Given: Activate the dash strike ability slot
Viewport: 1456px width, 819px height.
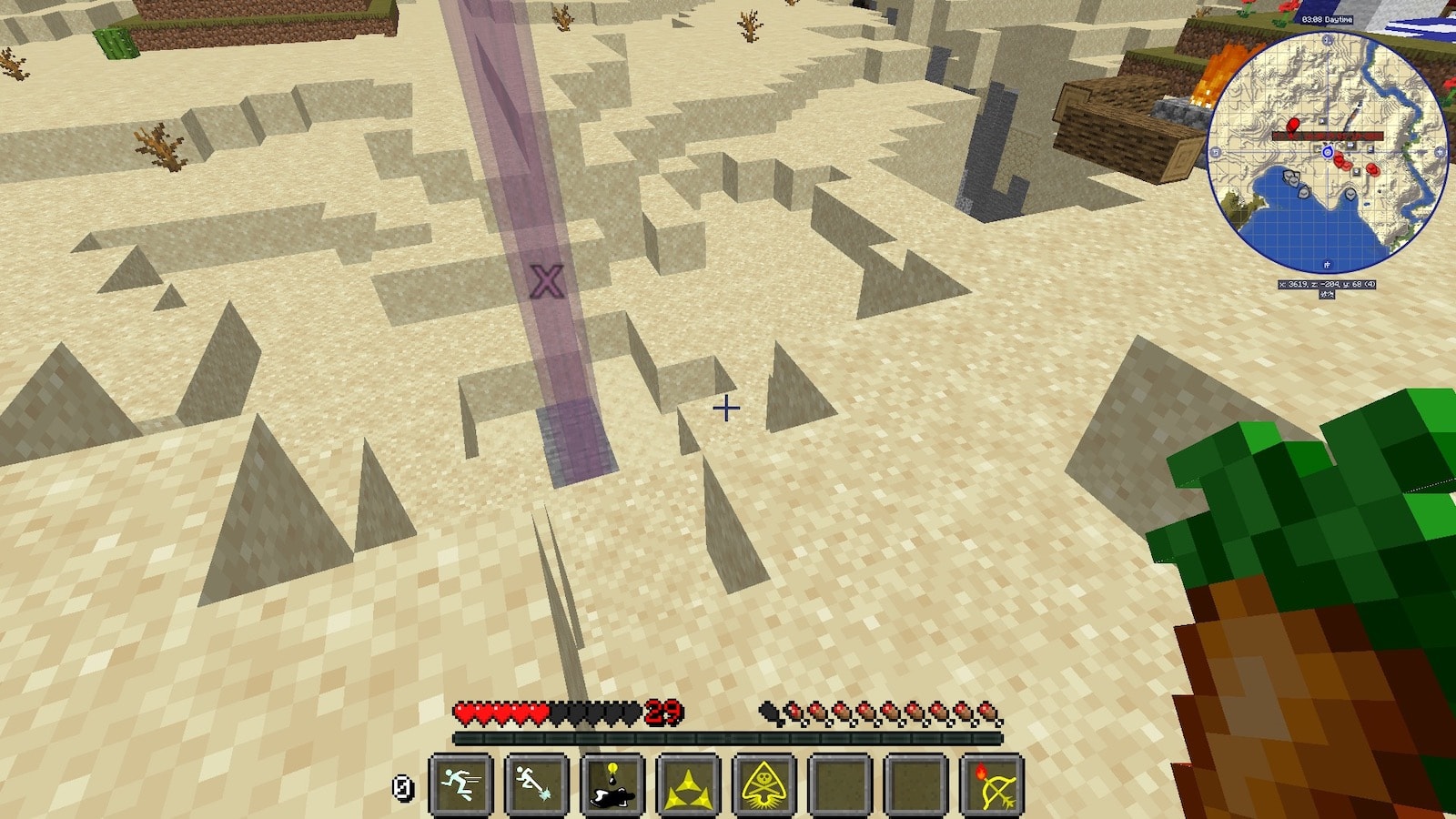Looking at the screenshot, I should [x=536, y=784].
